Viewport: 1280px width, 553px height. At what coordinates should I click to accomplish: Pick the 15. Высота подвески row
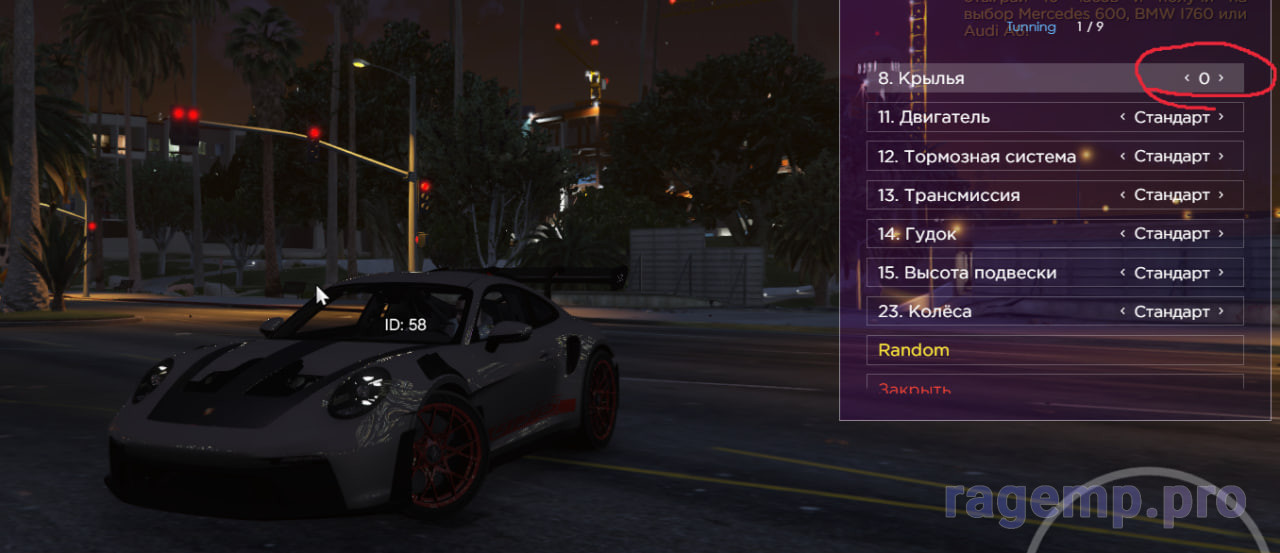(x=1000, y=273)
